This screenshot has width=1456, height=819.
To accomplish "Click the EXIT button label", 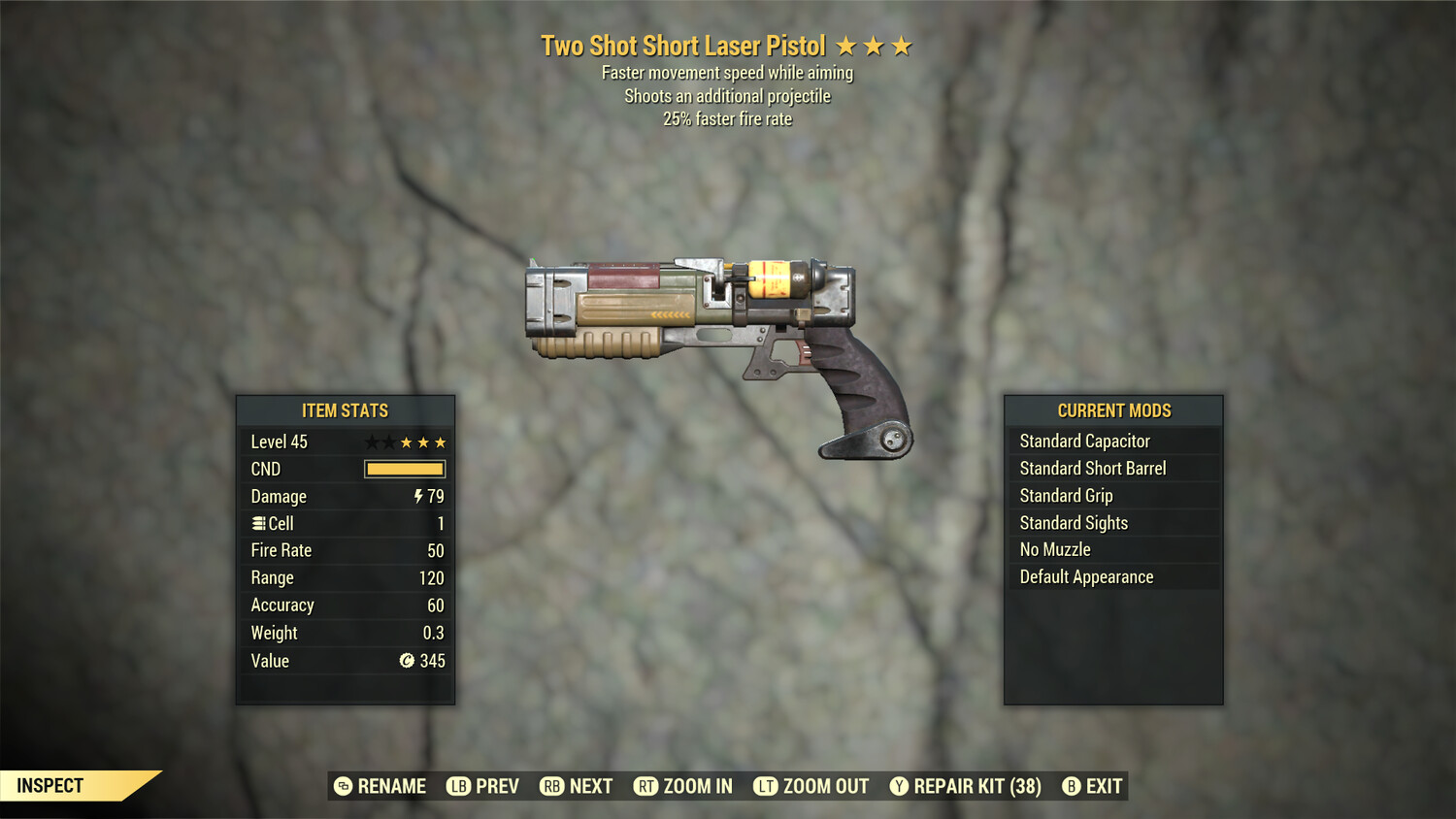I will click(1105, 786).
